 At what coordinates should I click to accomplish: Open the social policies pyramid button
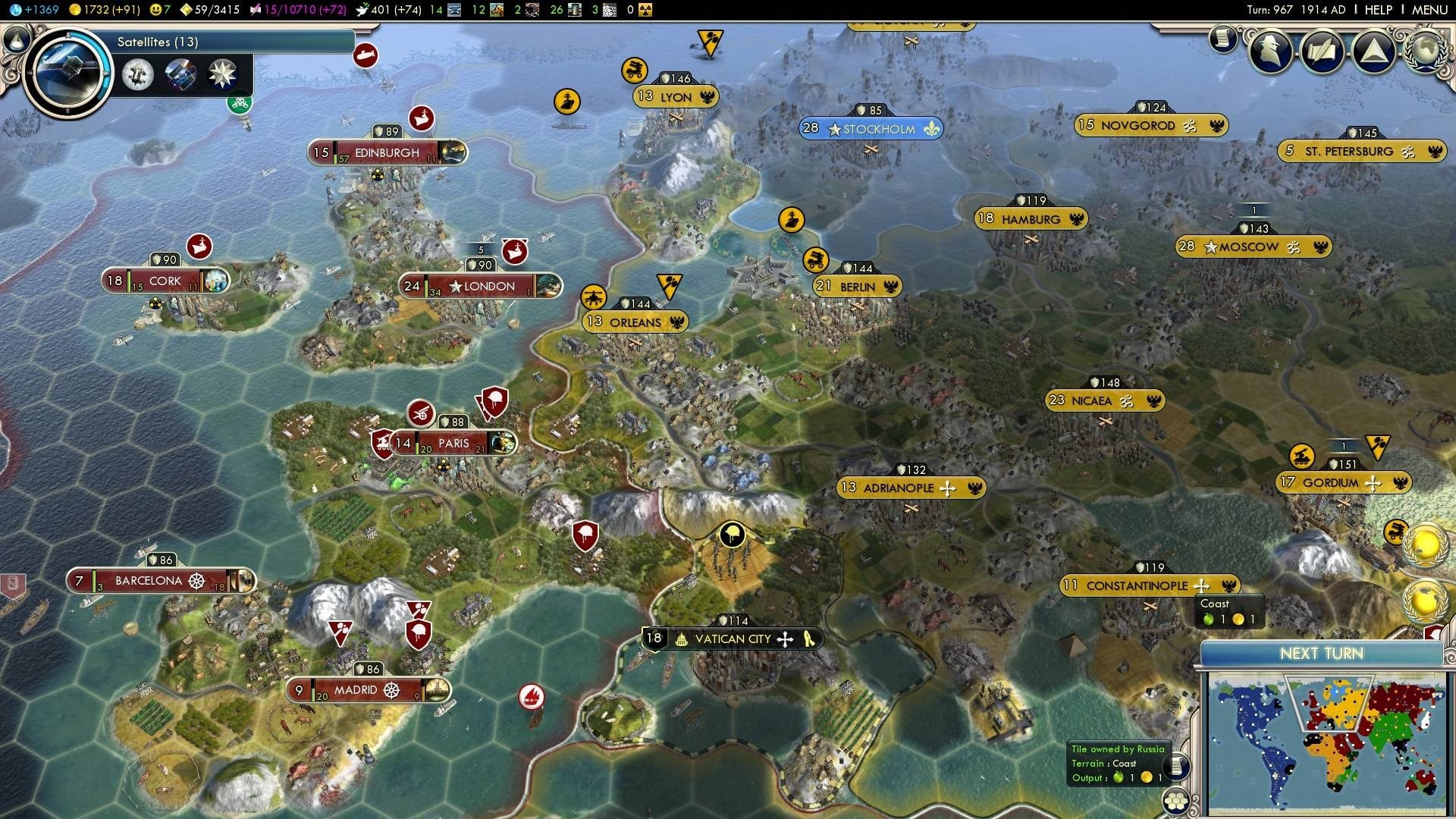coord(1373,52)
